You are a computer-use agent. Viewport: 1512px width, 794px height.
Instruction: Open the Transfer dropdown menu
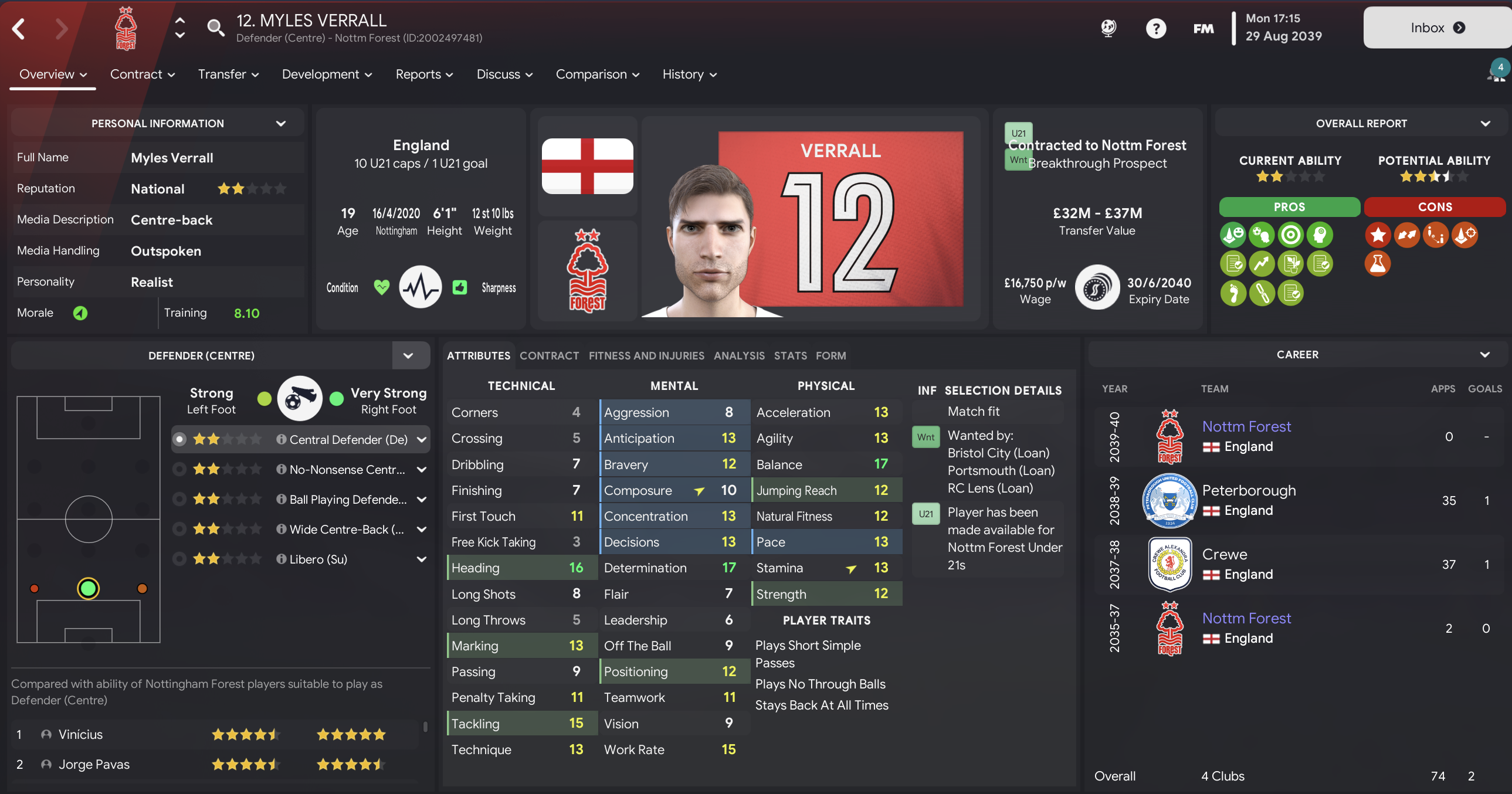(x=228, y=74)
